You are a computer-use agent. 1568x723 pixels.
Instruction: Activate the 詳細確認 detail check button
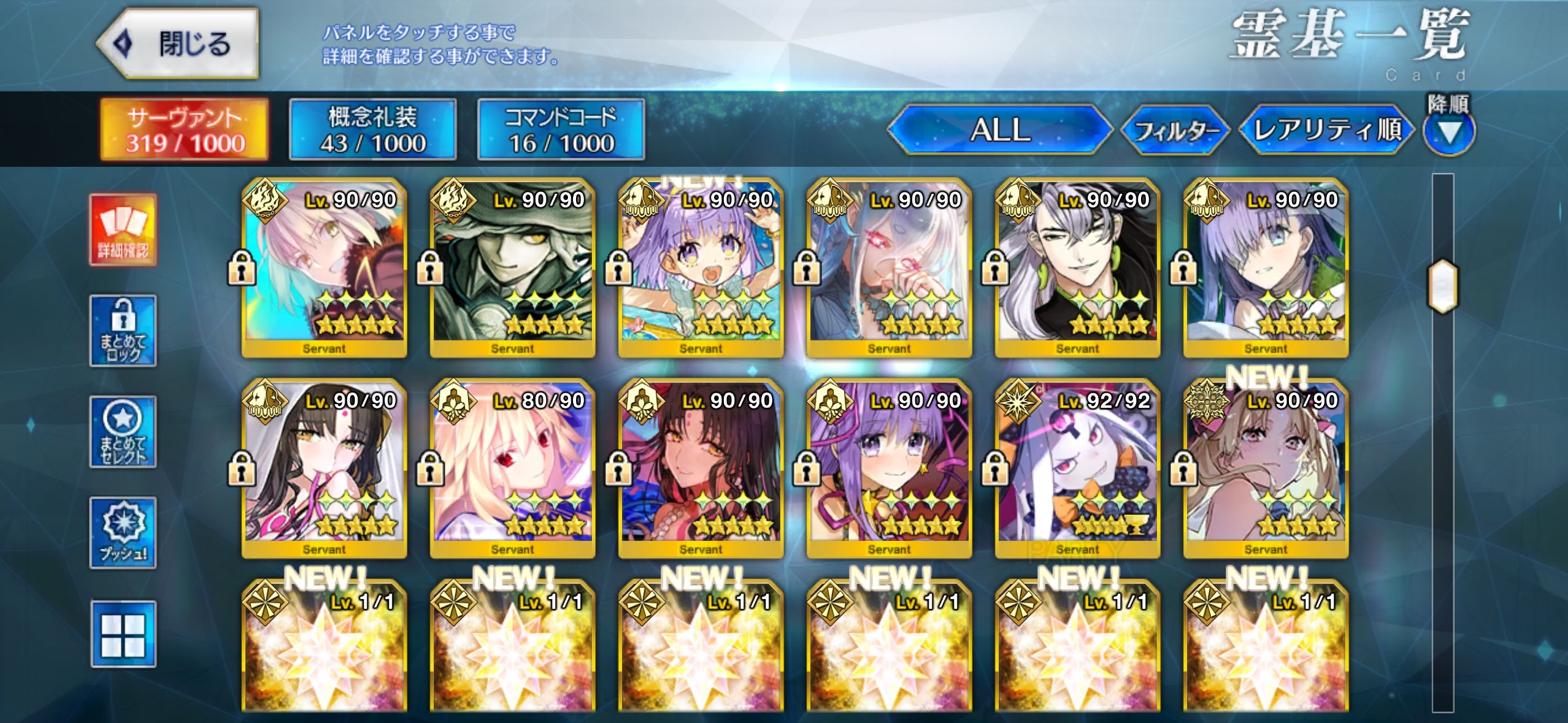tap(123, 230)
